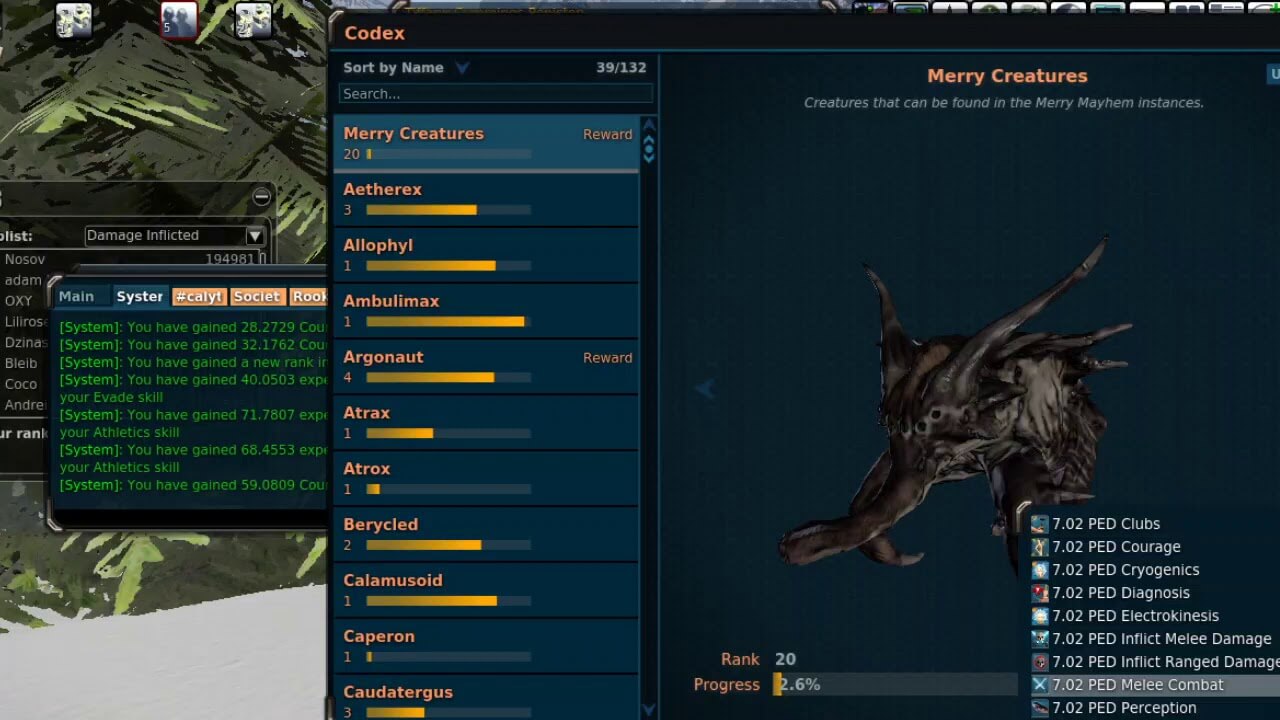Show the Atrax codex entry
This screenshot has width=1280, height=720.
485,422
